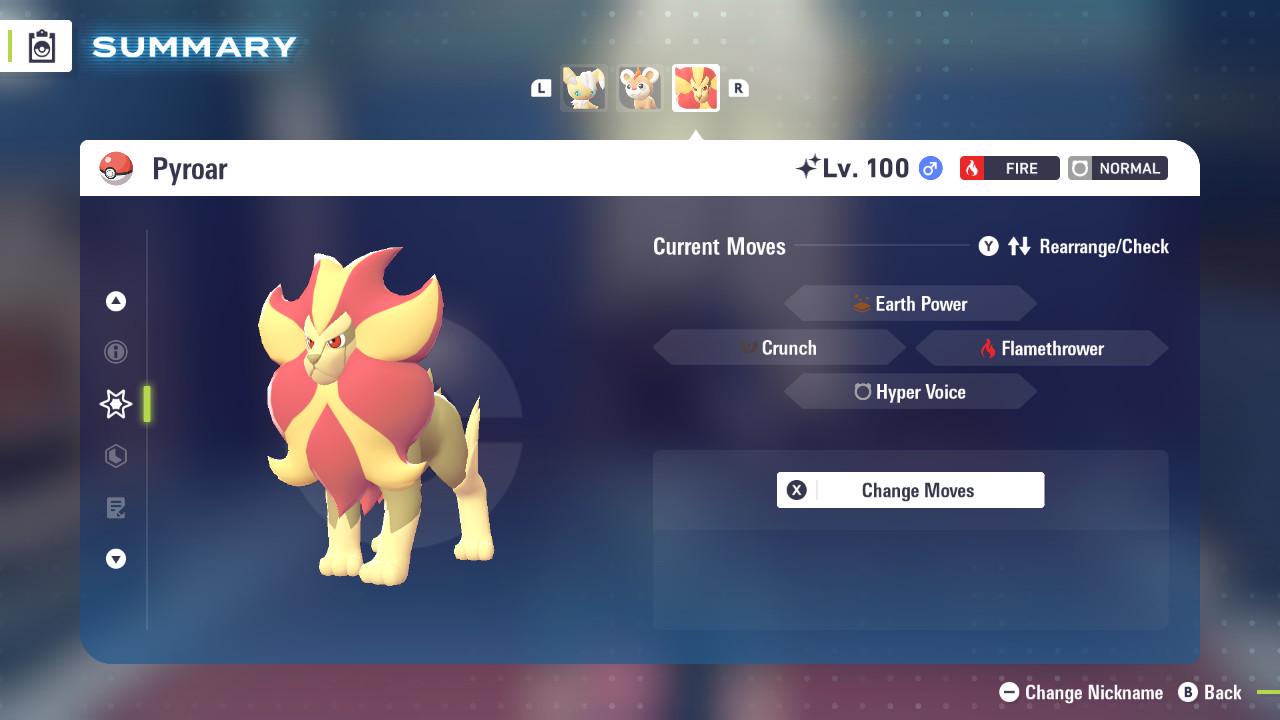The height and width of the screenshot is (720, 1280).
Task: Select the Earth Power move
Action: point(910,303)
